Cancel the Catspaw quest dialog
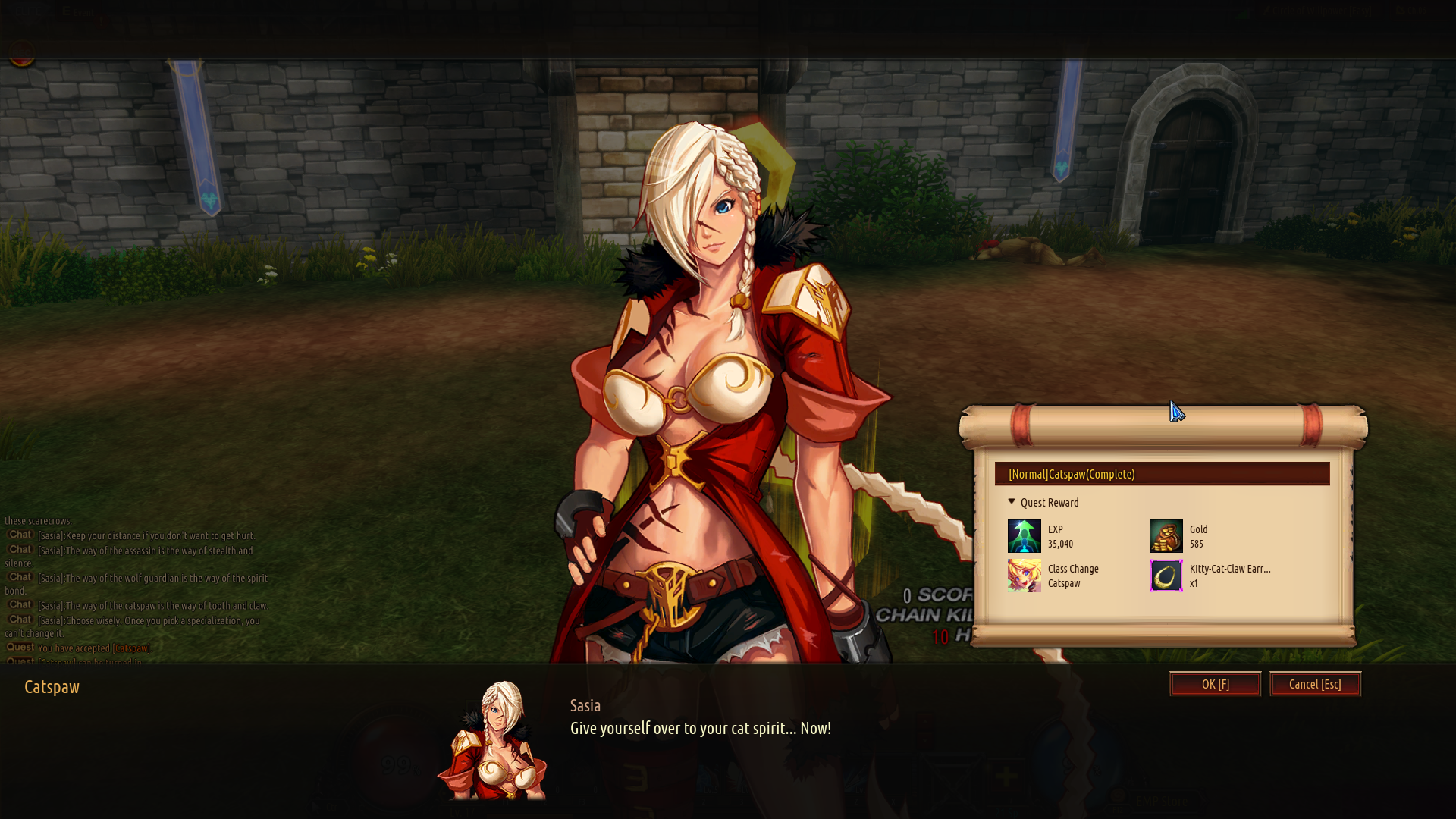Viewport: 1456px width, 819px height. point(1315,684)
